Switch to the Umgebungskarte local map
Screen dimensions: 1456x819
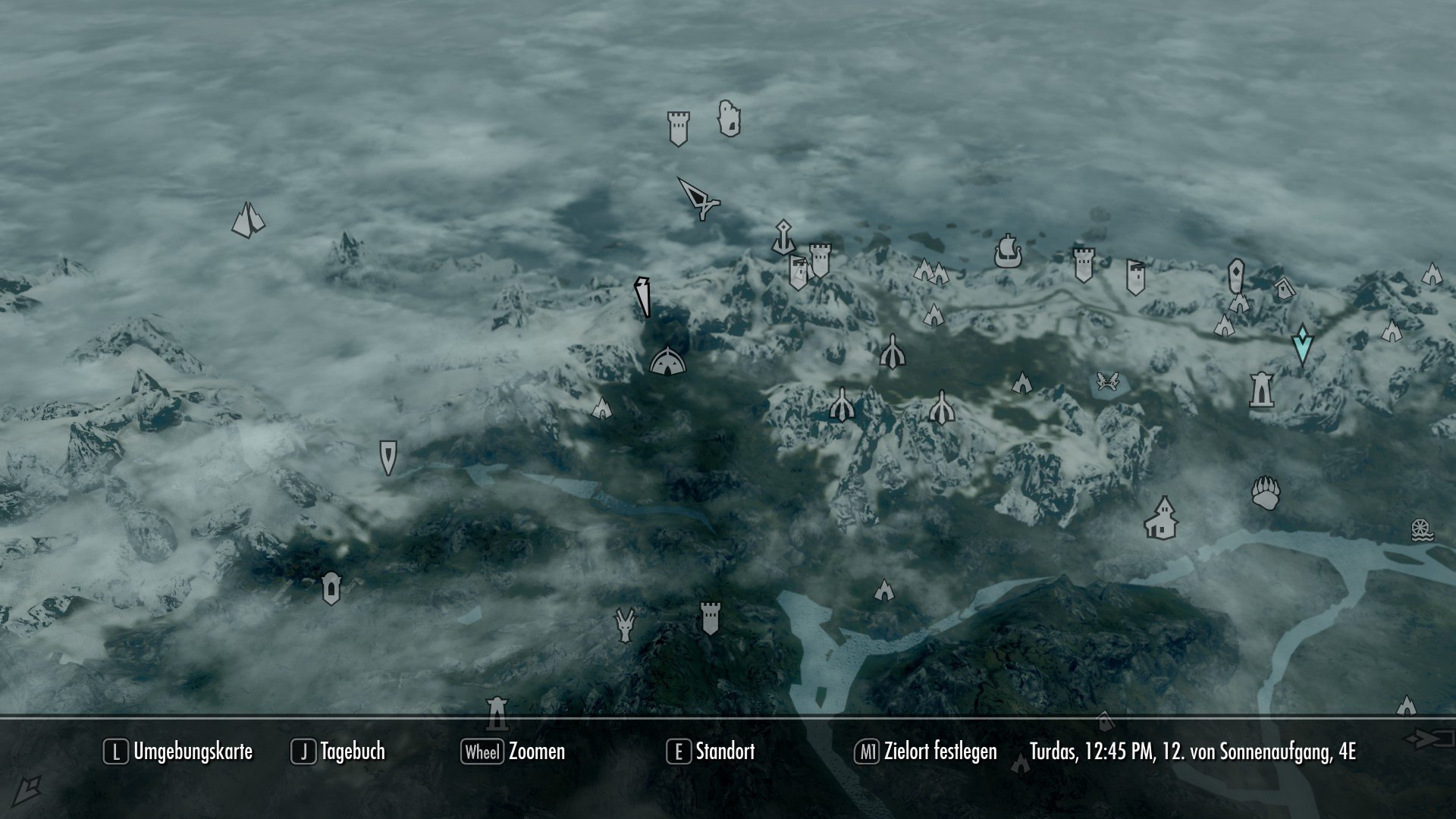click(x=193, y=752)
